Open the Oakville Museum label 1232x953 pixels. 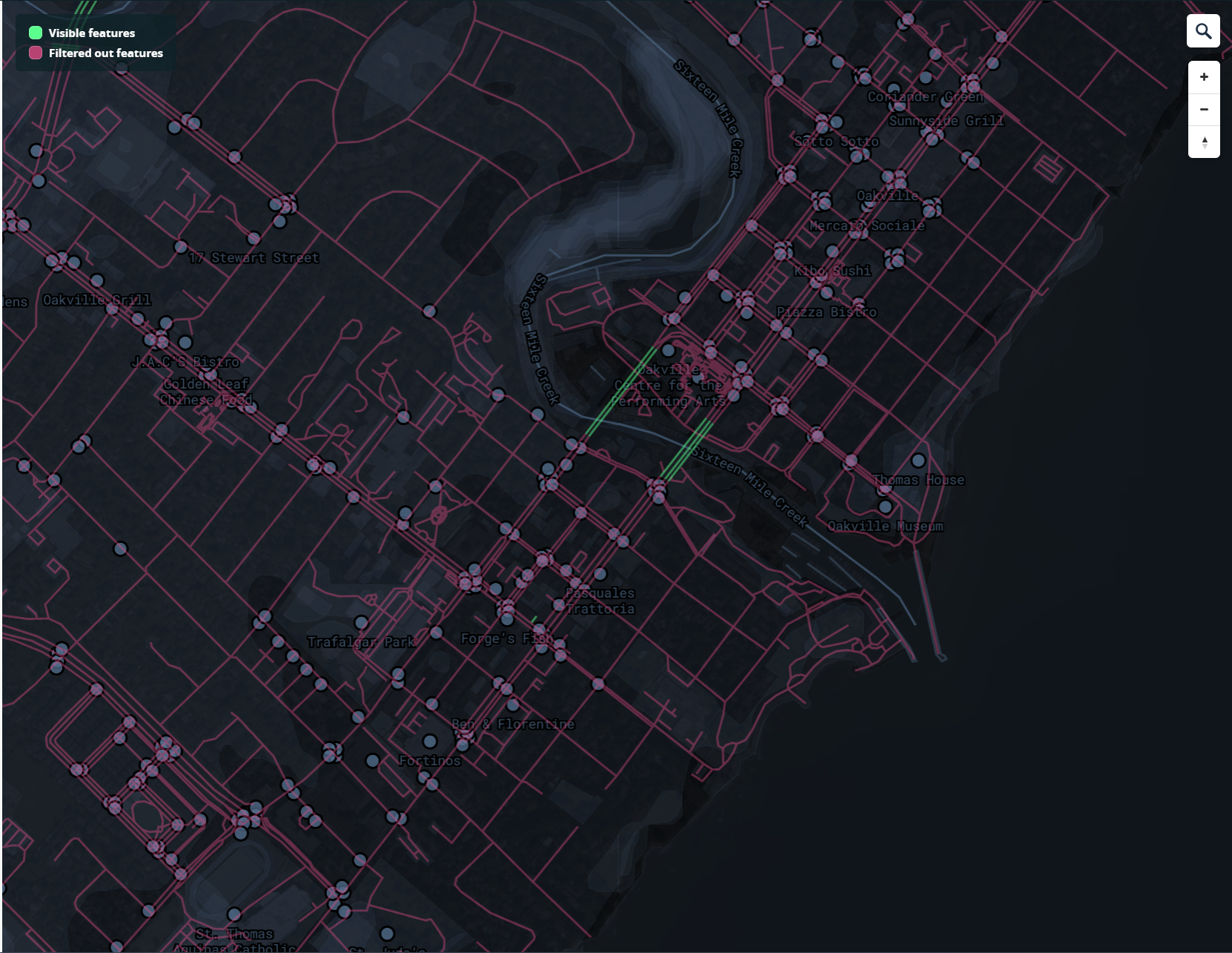tap(887, 526)
